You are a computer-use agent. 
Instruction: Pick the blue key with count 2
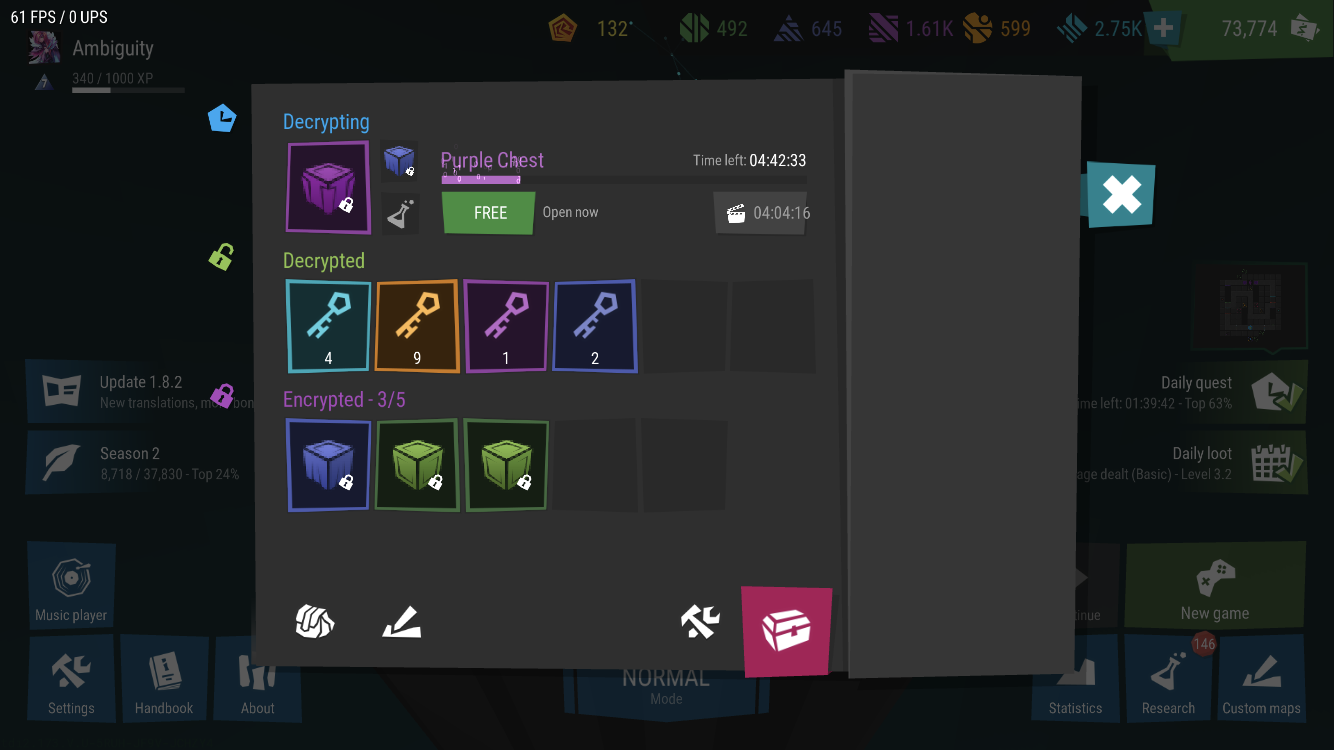click(595, 326)
